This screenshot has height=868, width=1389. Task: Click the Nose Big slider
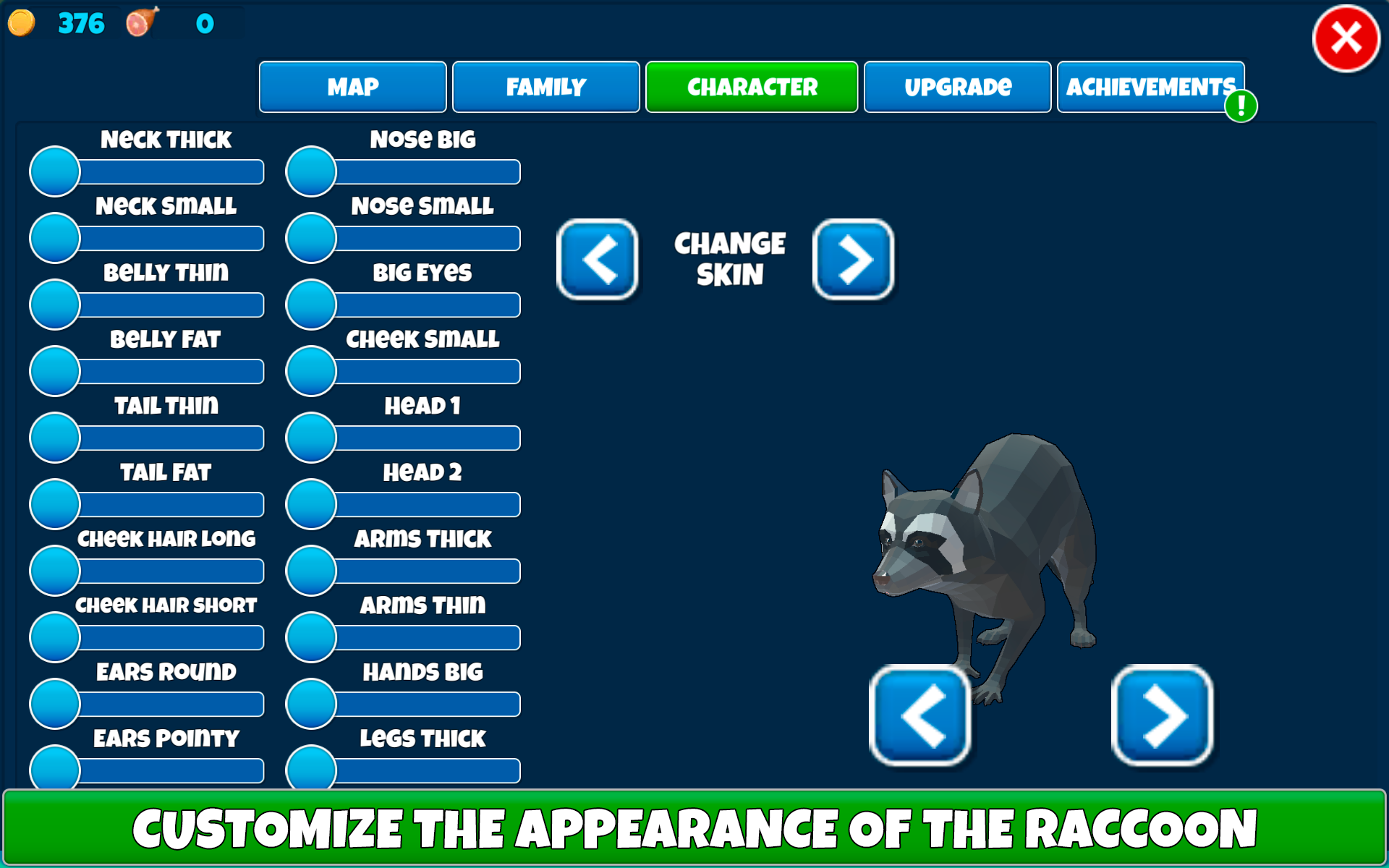[310, 171]
